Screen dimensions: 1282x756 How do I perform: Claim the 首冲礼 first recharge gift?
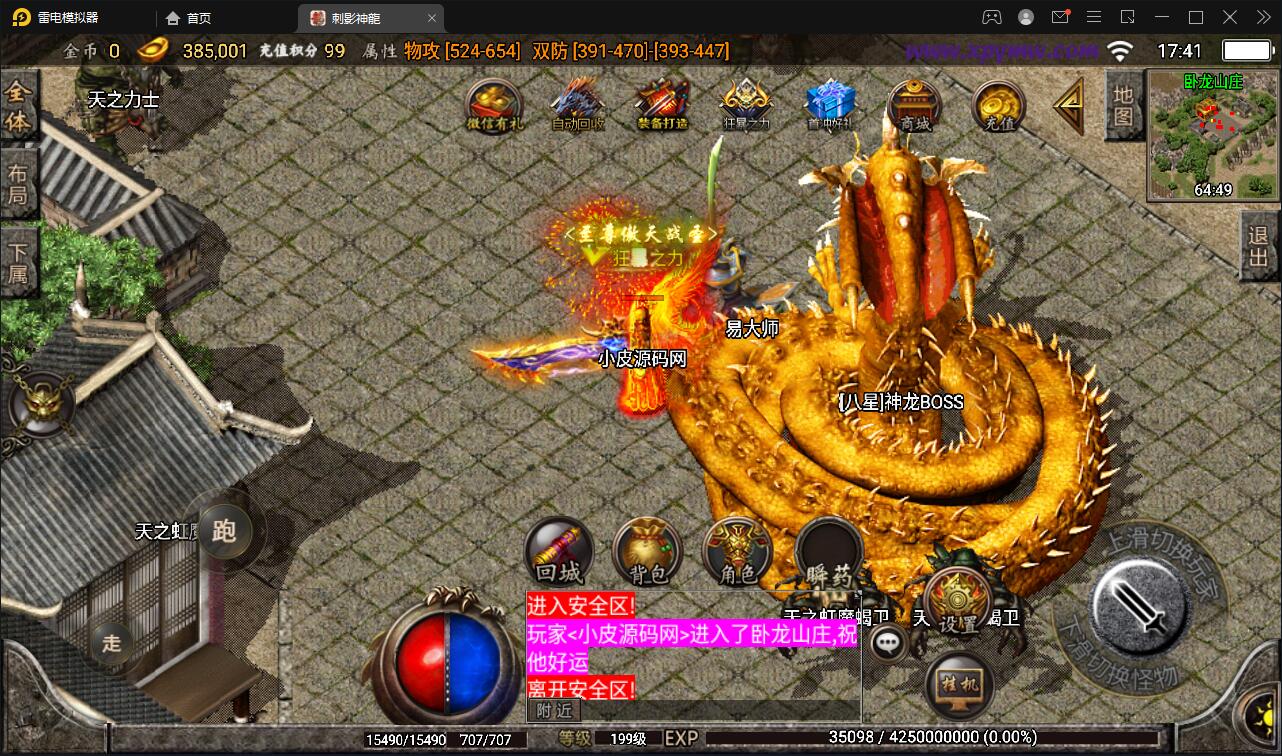829,103
